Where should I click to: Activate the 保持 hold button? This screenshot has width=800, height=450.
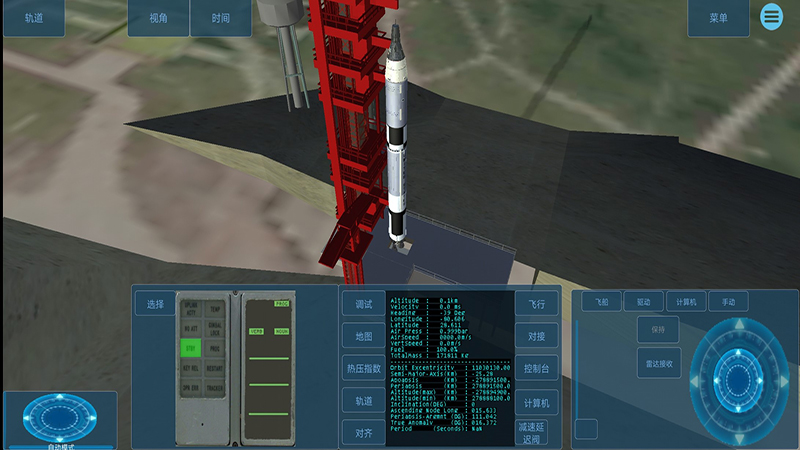(657, 329)
